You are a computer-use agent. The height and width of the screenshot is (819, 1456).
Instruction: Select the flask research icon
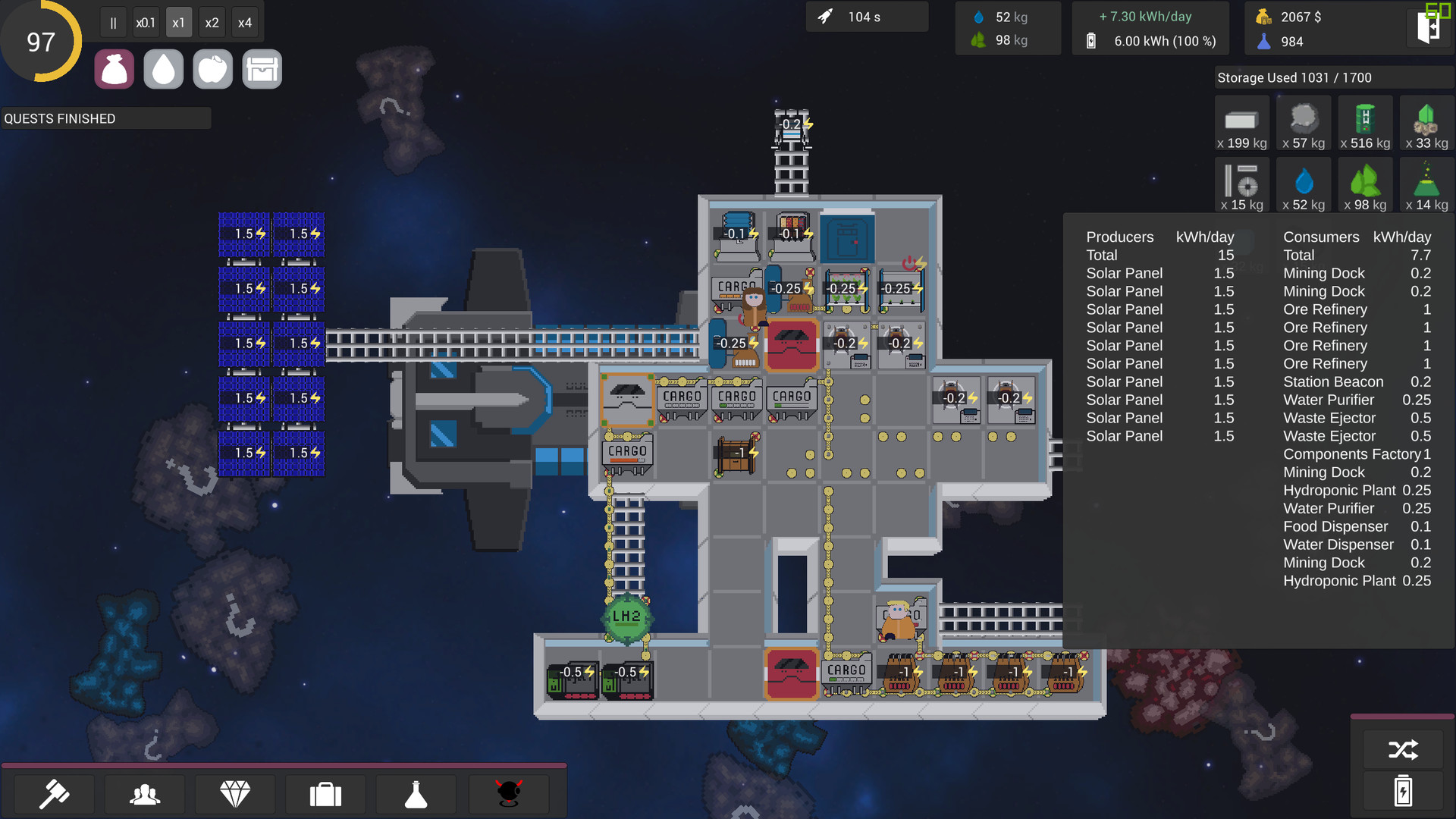[416, 794]
